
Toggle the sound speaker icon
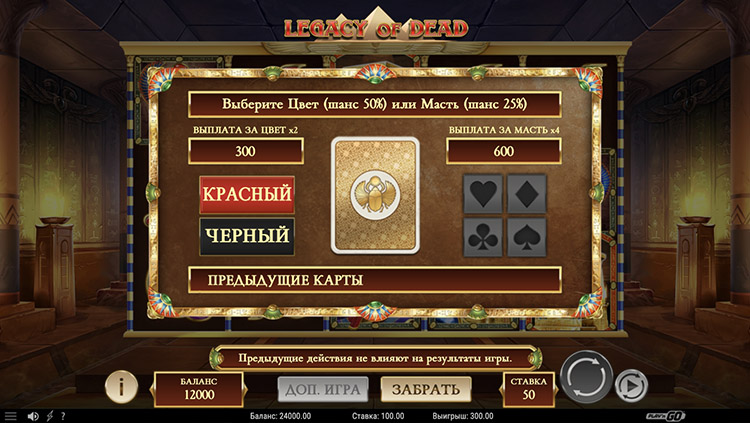click(x=32, y=416)
